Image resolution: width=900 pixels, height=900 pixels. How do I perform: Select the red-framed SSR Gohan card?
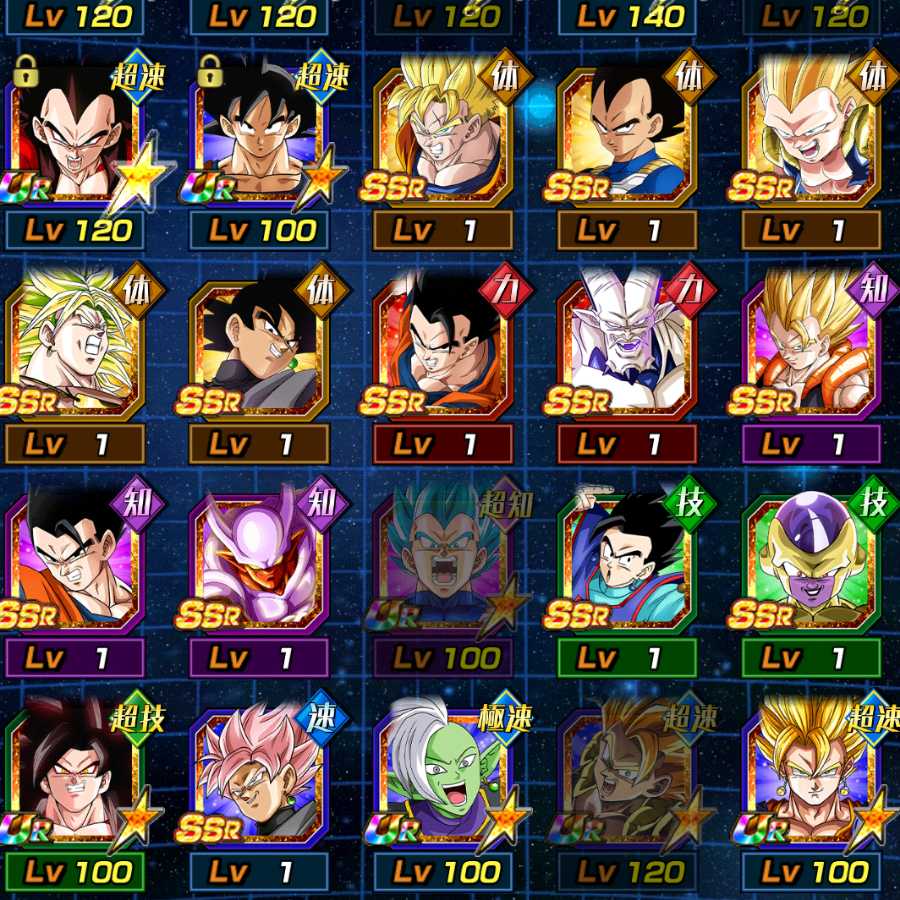[444, 347]
